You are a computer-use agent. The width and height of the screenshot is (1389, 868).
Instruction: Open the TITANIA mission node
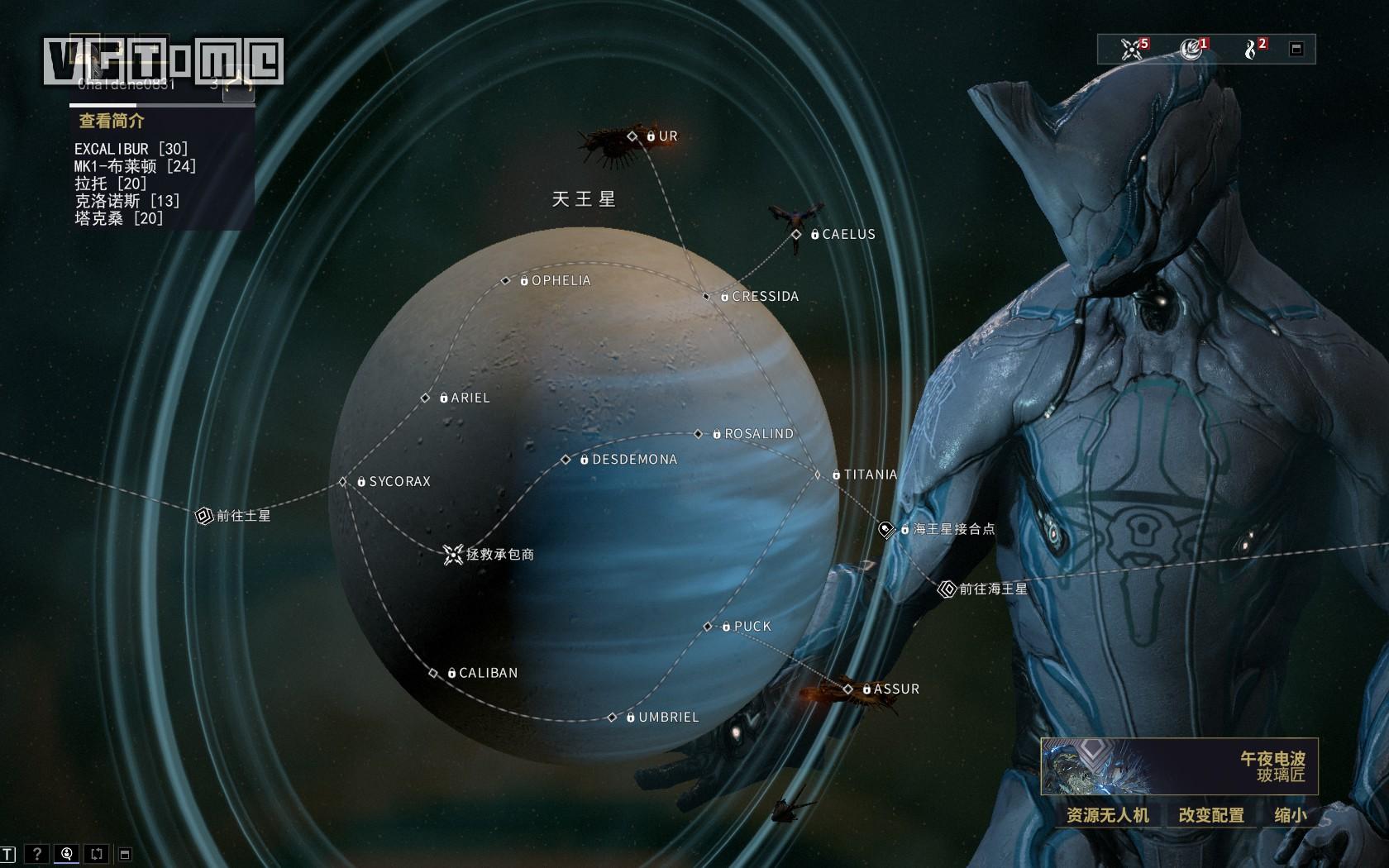(x=818, y=475)
